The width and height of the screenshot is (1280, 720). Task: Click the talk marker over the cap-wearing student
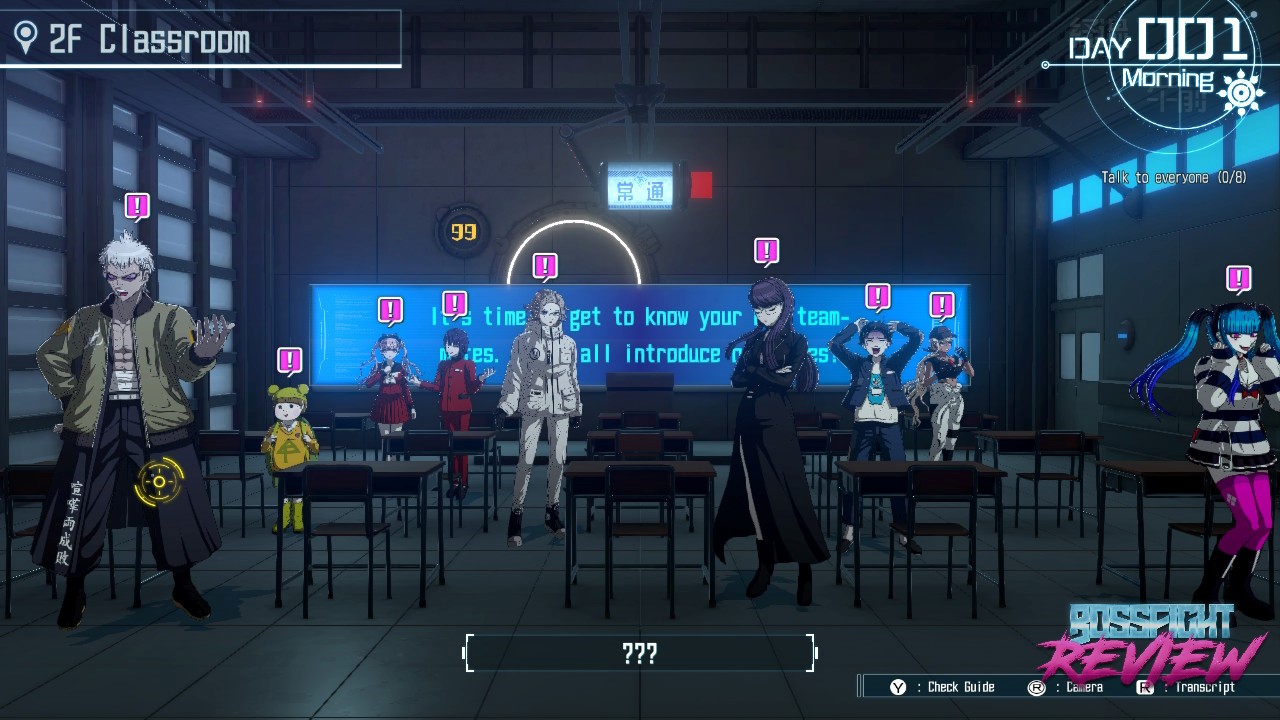point(941,305)
